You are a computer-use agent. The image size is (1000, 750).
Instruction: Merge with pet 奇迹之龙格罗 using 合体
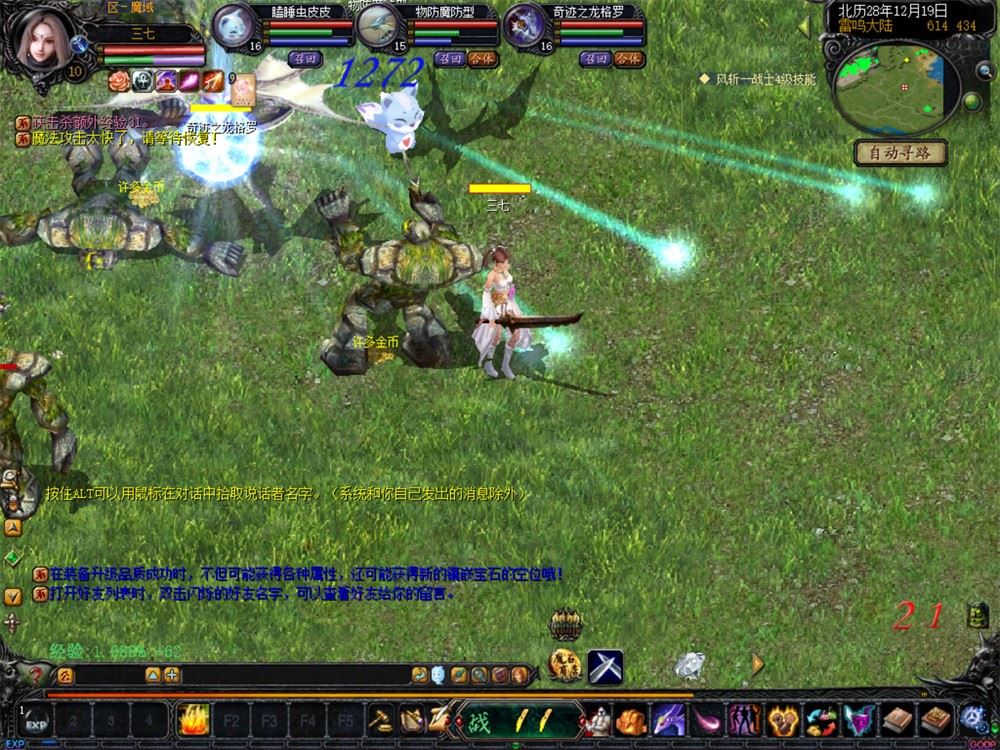pos(628,59)
